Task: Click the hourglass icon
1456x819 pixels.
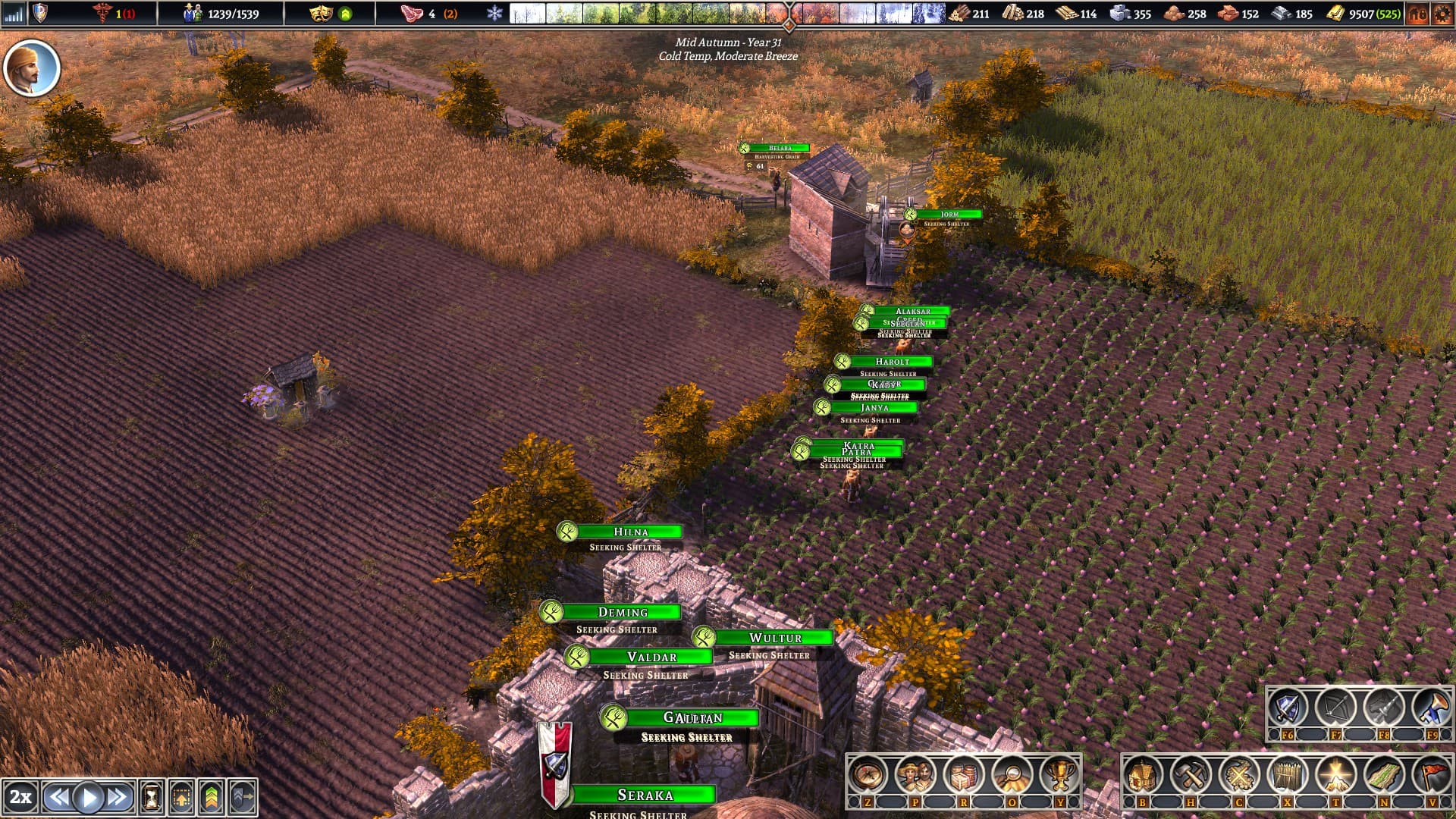Action: click(x=152, y=797)
